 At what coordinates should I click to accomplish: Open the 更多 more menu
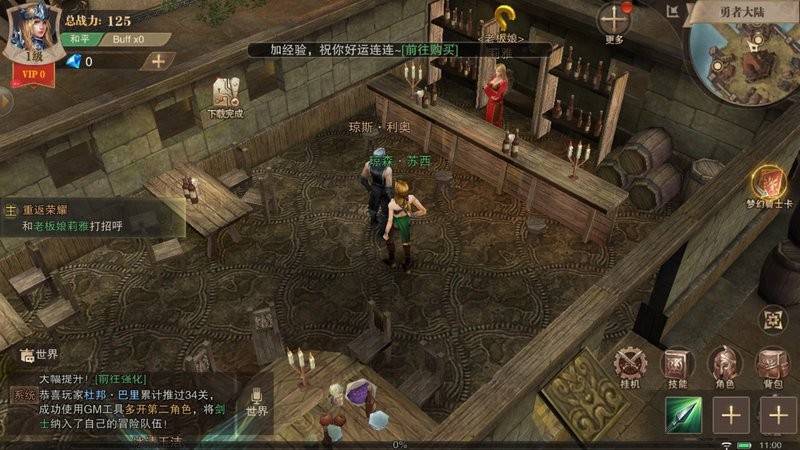point(614,23)
